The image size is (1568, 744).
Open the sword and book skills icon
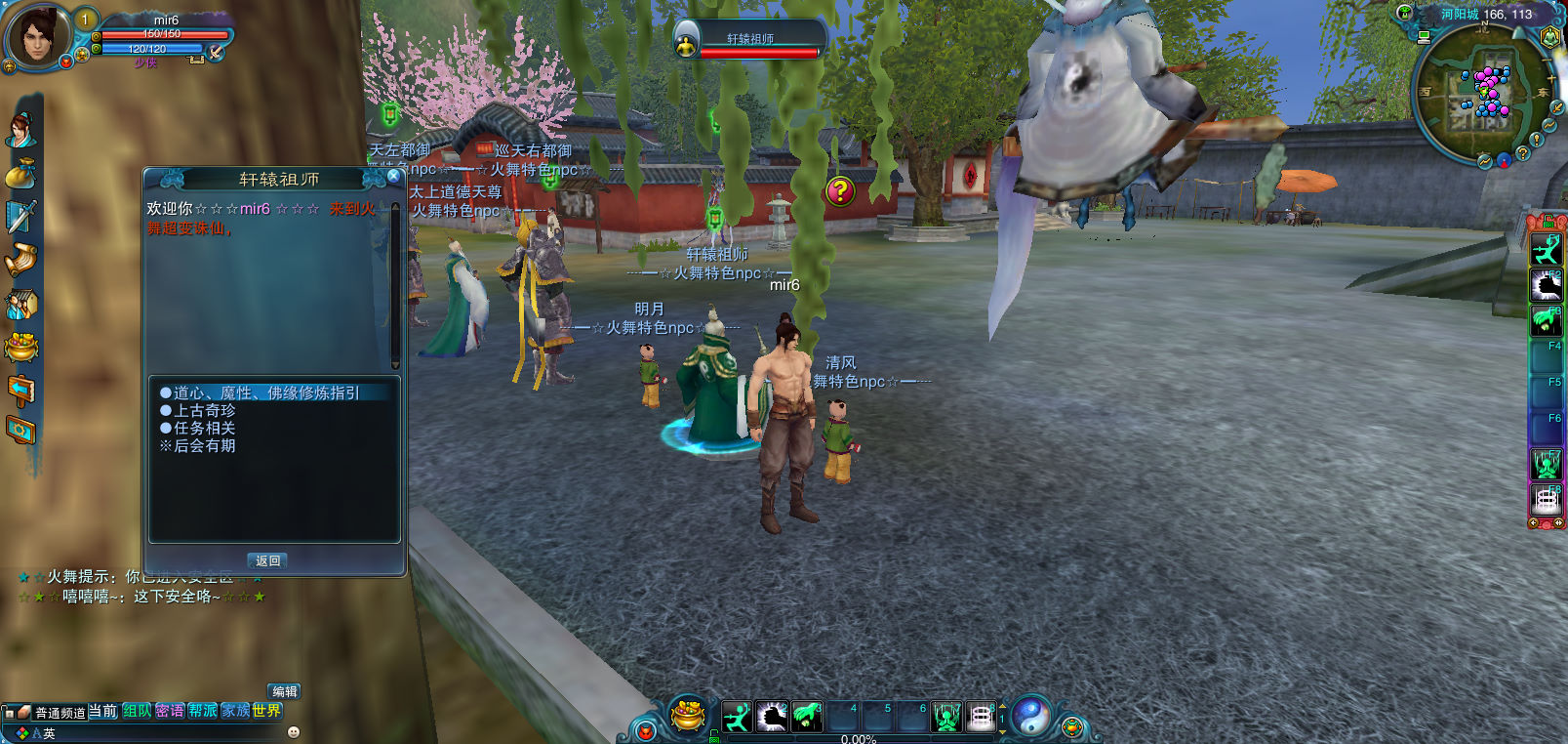[x=20, y=217]
